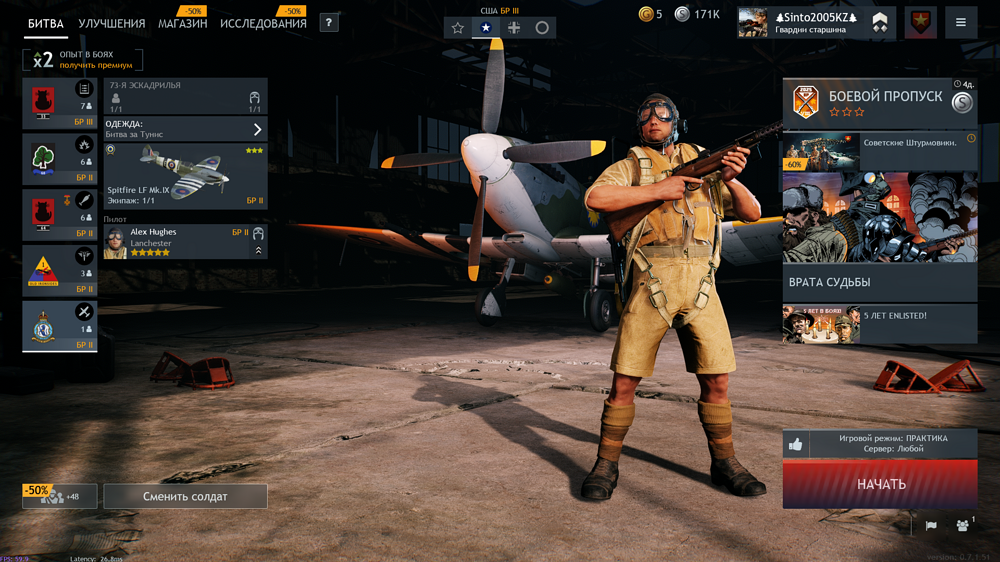The height and width of the screenshot is (562, 1000).
Task: Open the МАГАЗИН shop tab
Action: point(182,24)
